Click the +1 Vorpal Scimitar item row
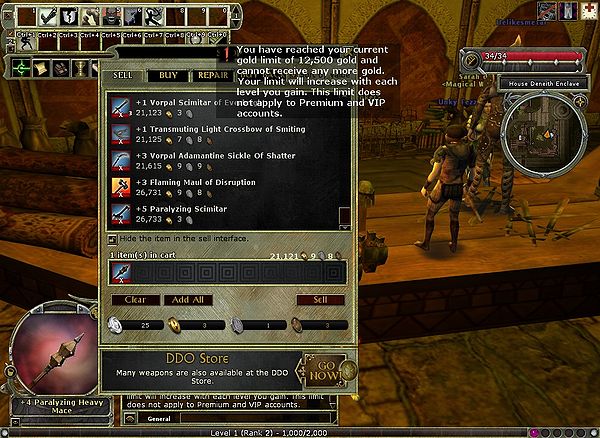 click(x=220, y=108)
